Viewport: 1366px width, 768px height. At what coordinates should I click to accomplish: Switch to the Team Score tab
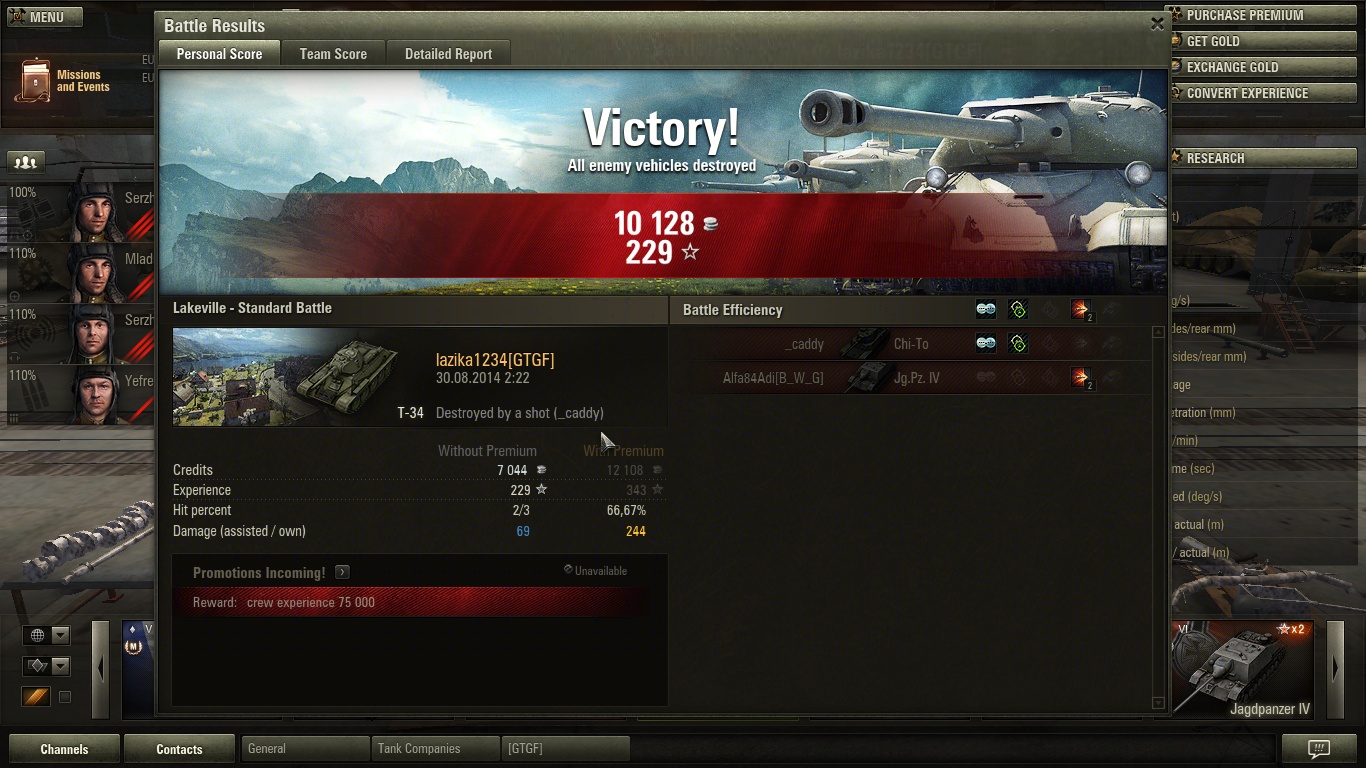coord(333,53)
